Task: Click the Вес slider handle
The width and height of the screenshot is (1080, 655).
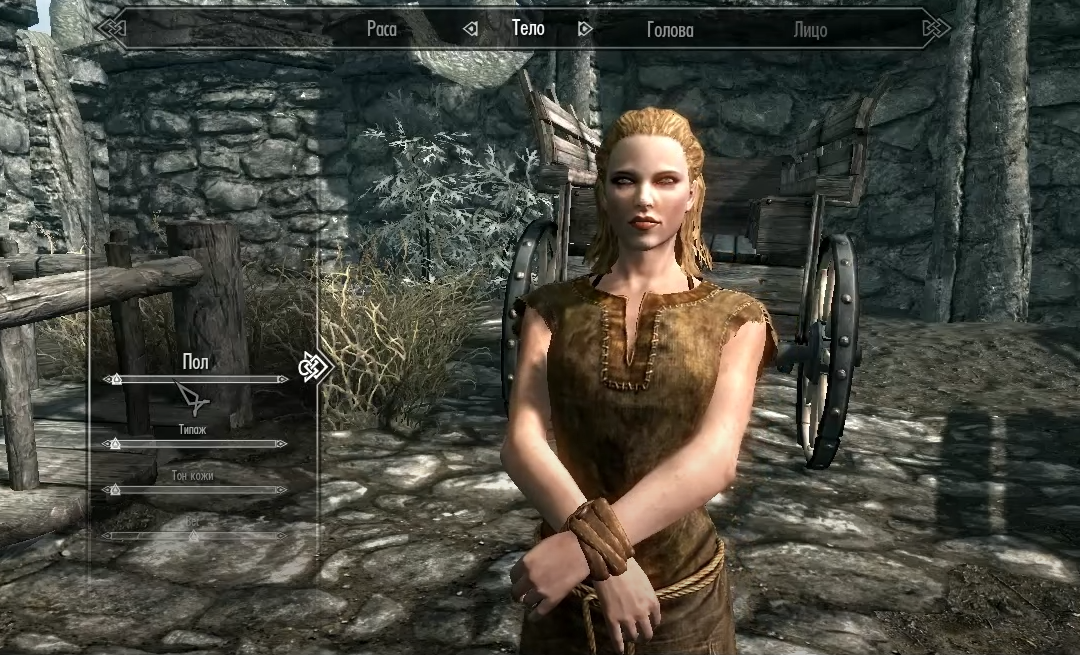Action: pyautogui.click(x=194, y=536)
